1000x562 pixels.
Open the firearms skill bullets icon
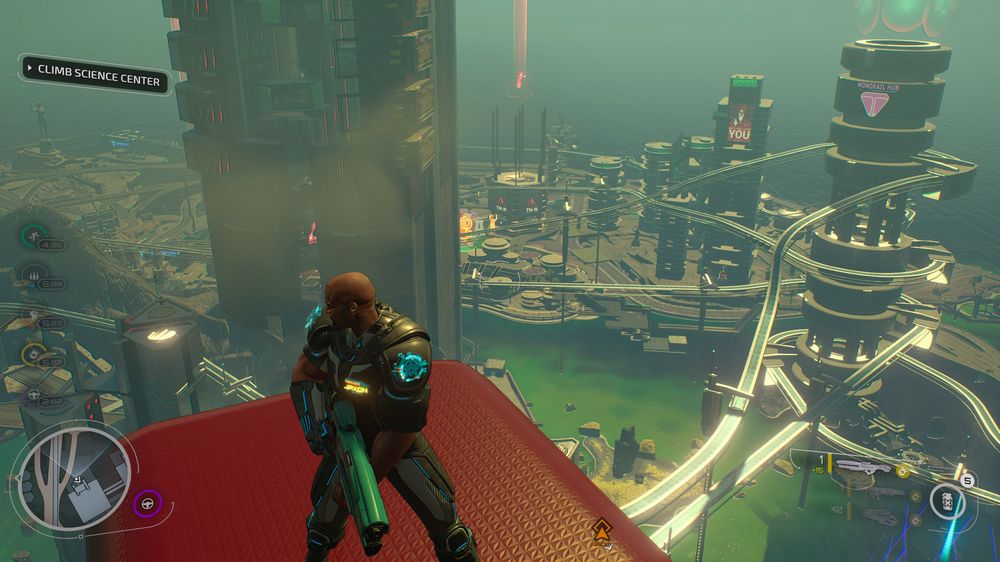[34, 275]
